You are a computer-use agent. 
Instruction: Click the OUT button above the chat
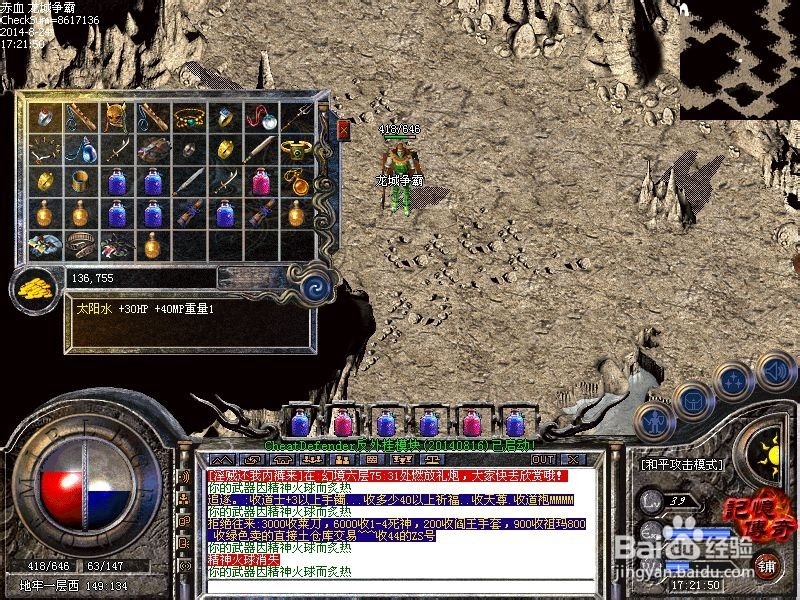coord(542,459)
